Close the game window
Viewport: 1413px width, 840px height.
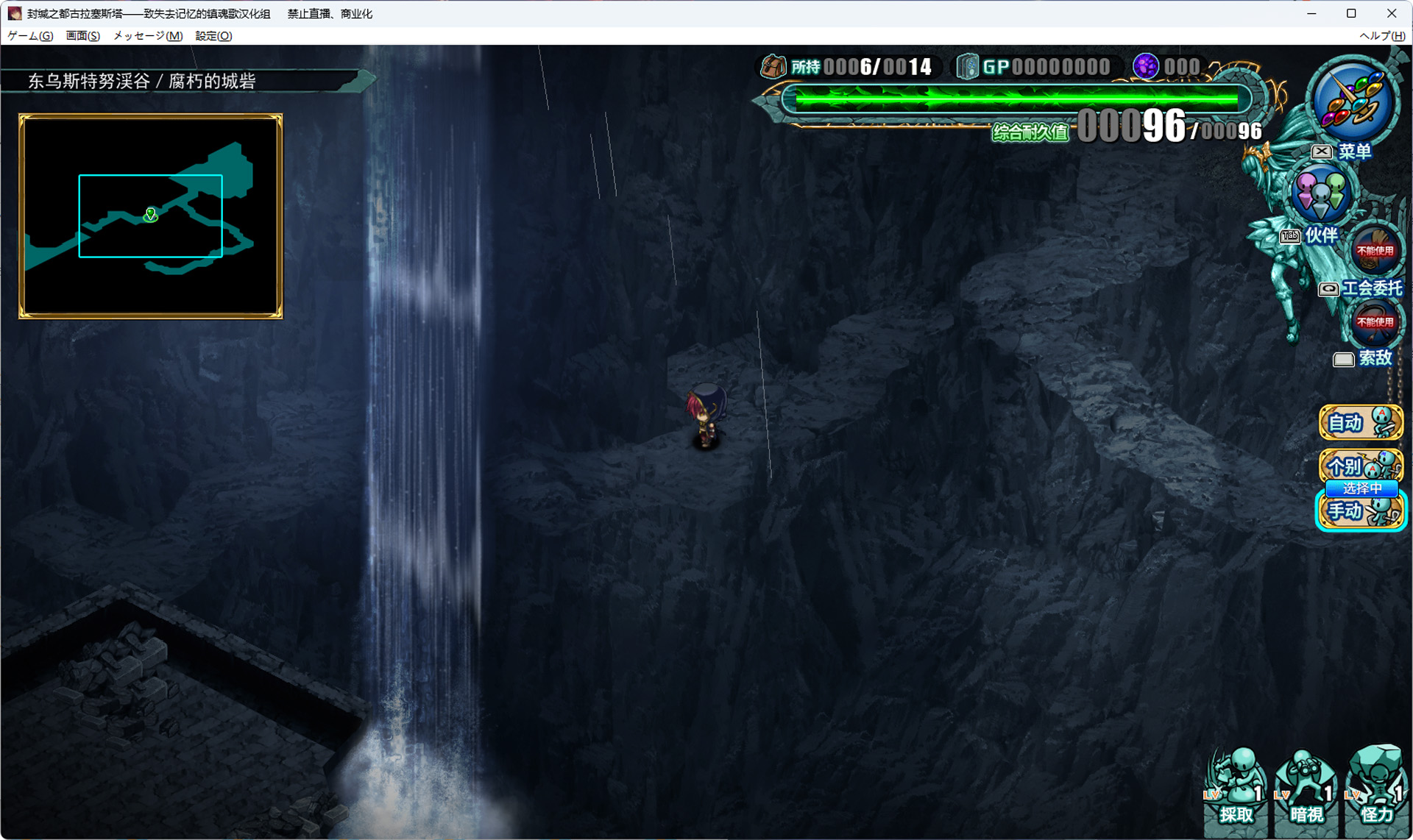1391,13
